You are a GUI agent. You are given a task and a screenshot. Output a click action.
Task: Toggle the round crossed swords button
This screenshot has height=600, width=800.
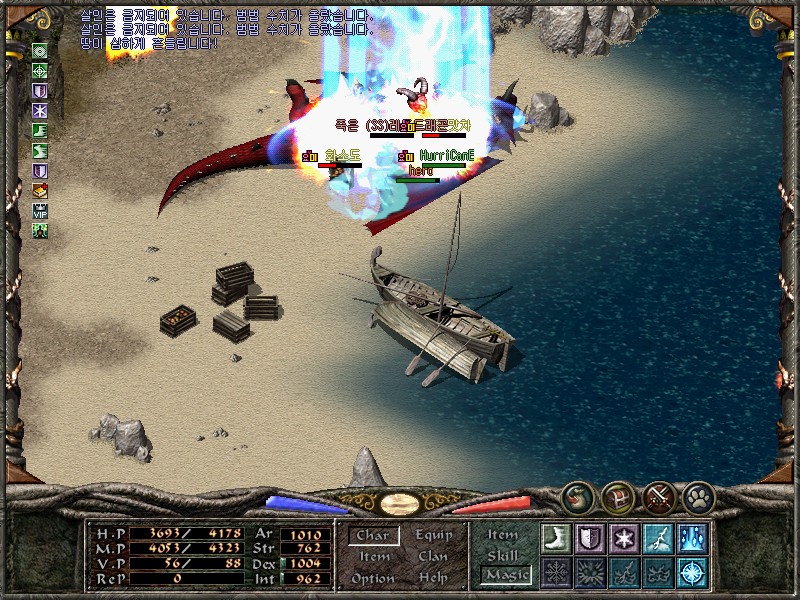tap(658, 495)
